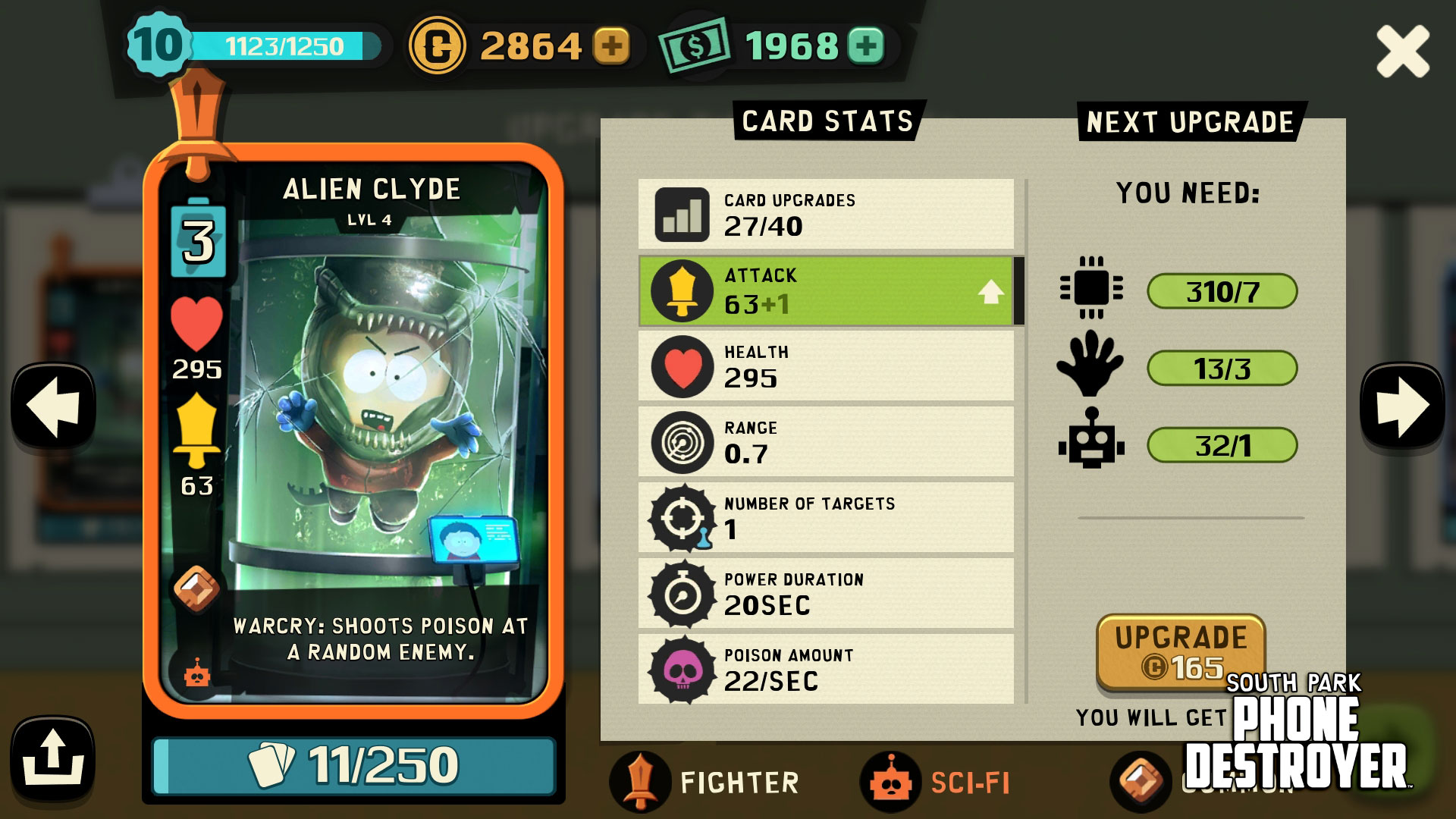Viewport: 1456px width, 819px height.
Task: Add more coins with the plus button
Action: pos(611,46)
